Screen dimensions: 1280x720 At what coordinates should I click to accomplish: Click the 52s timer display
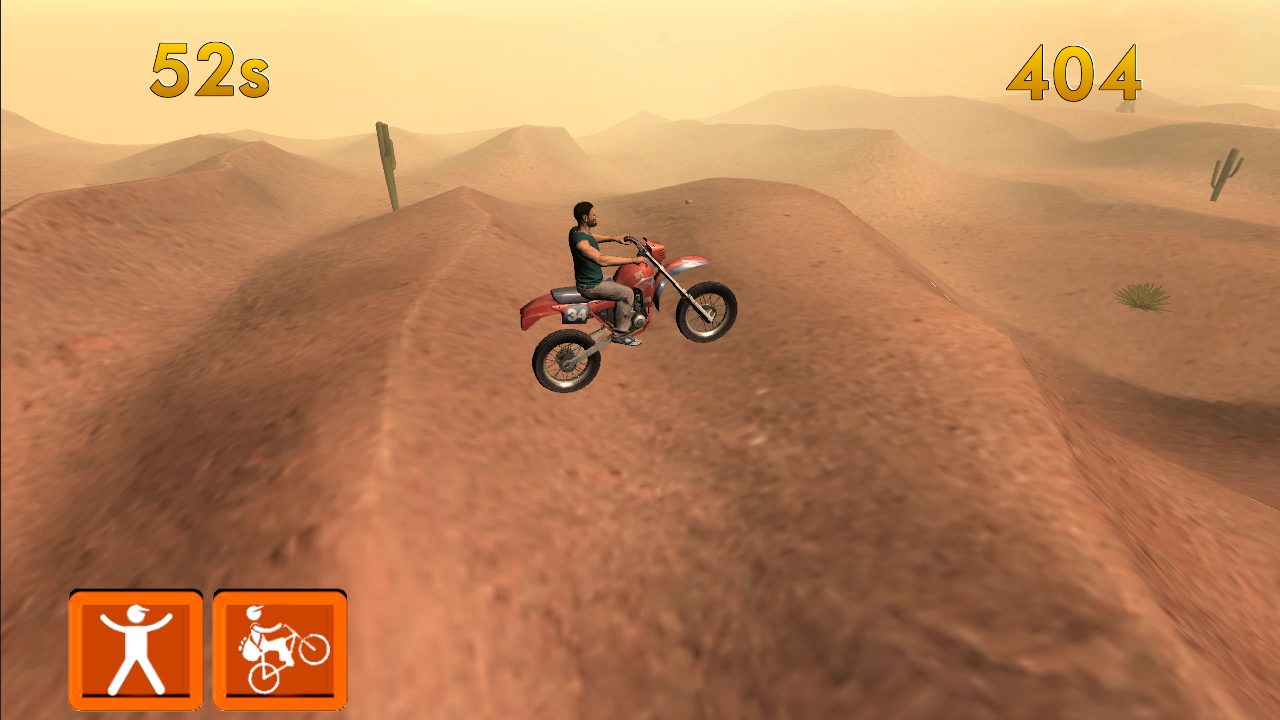pos(210,70)
